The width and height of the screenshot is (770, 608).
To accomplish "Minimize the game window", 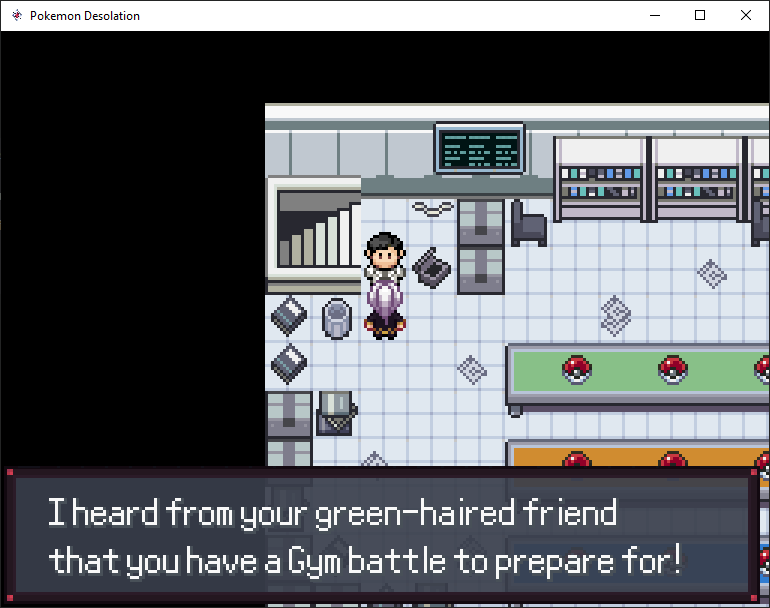I will coord(655,15).
